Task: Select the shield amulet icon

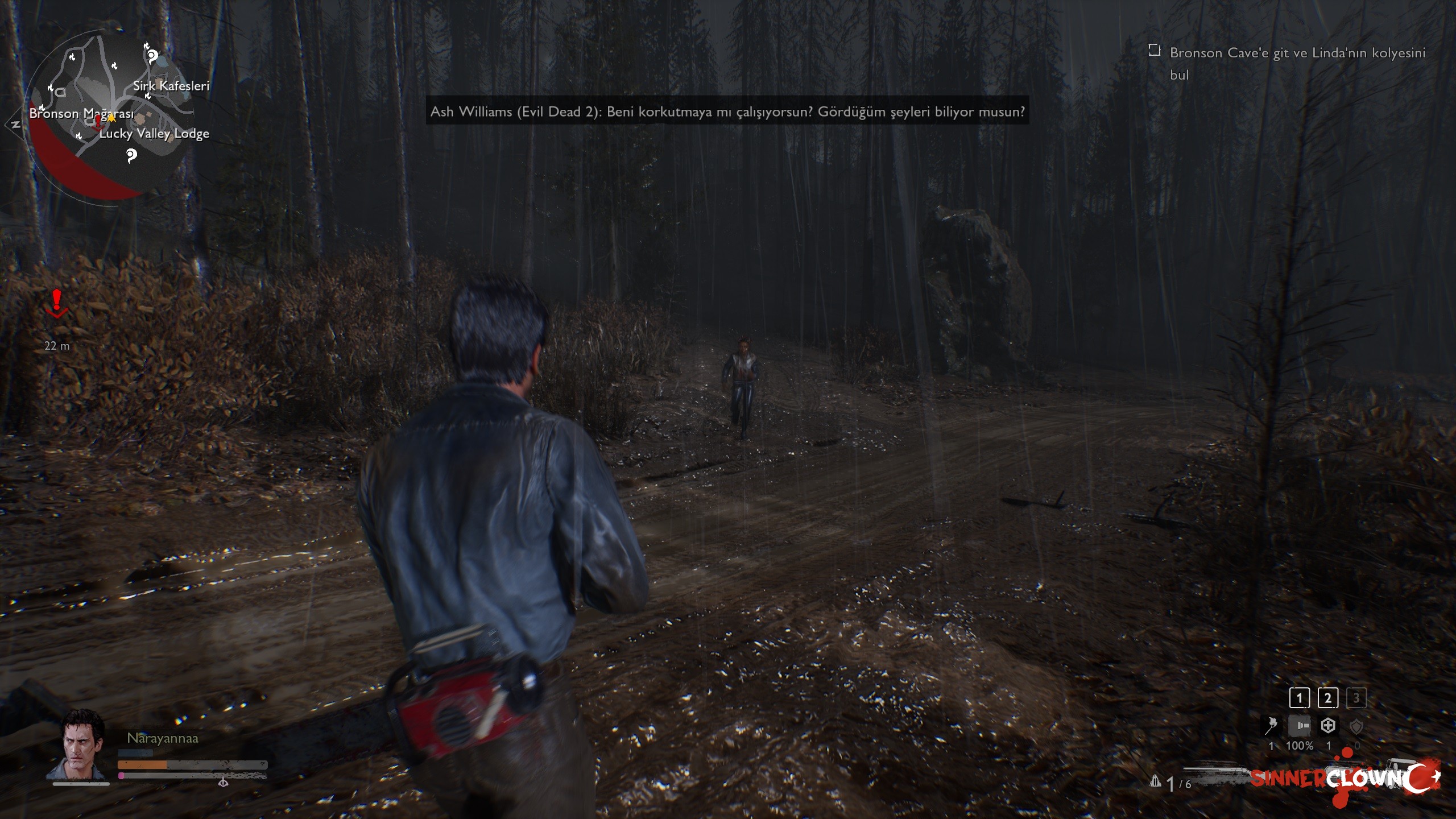Action: pyautogui.click(x=1356, y=726)
